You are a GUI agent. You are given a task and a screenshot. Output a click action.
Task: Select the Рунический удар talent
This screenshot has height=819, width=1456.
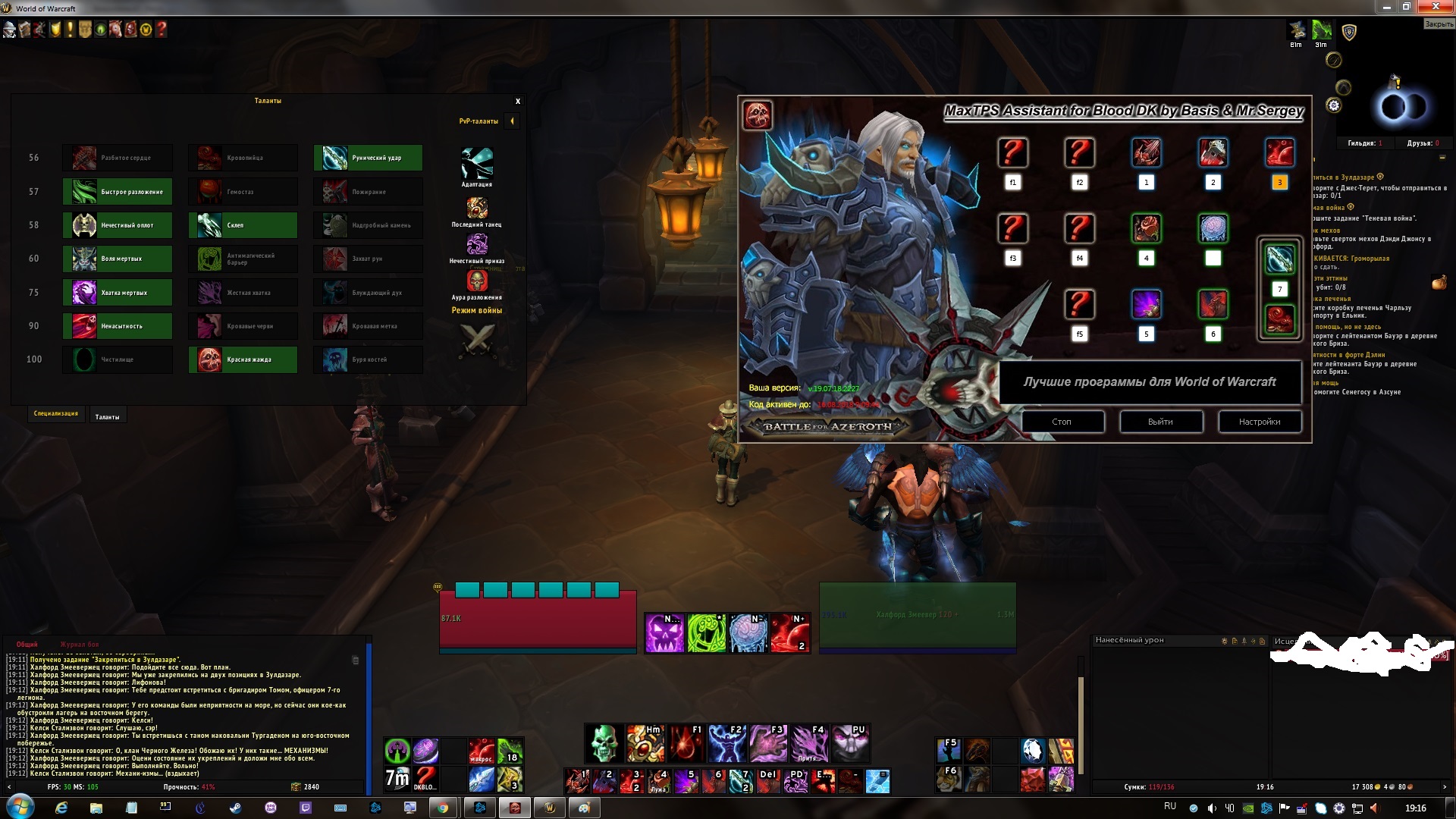click(x=368, y=158)
